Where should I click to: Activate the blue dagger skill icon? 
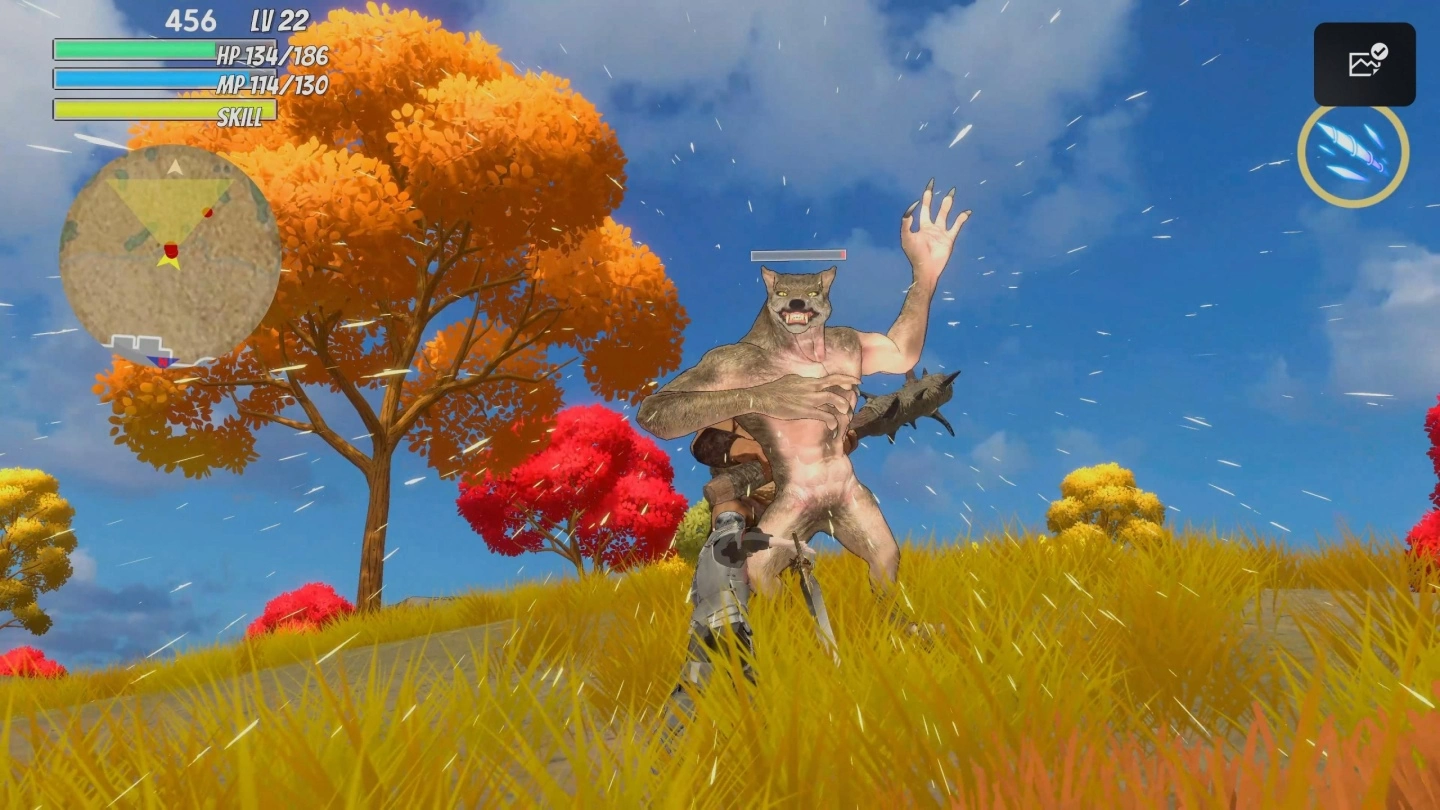coord(1353,155)
